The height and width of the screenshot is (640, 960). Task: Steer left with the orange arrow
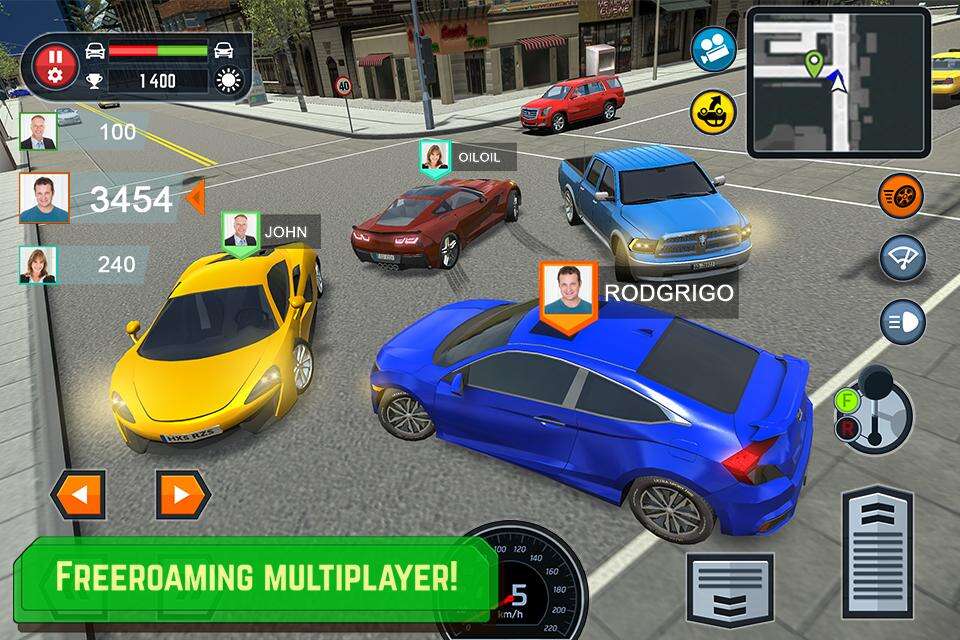(x=78, y=494)
